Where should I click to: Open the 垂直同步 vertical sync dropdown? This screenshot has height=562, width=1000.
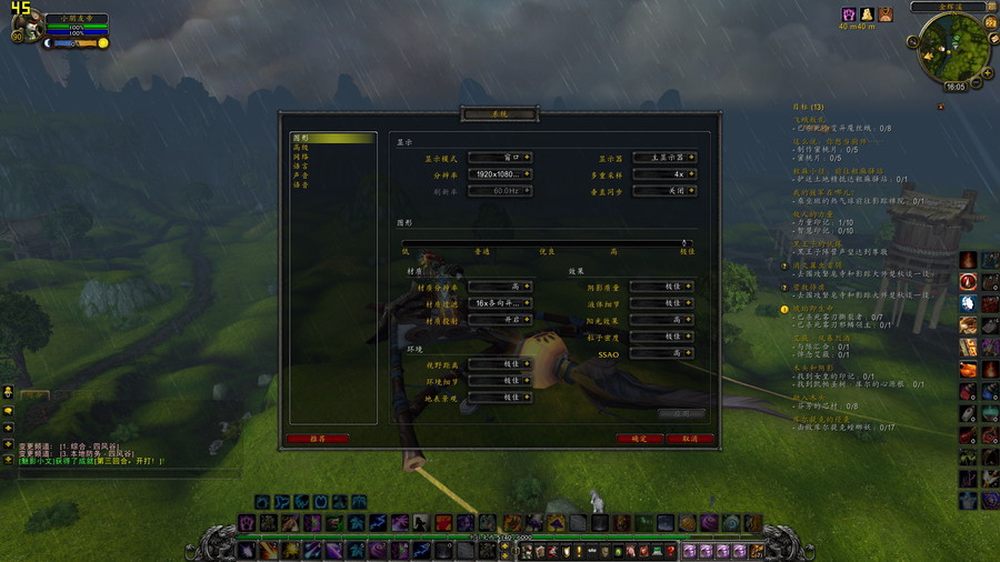click(664, 190)
